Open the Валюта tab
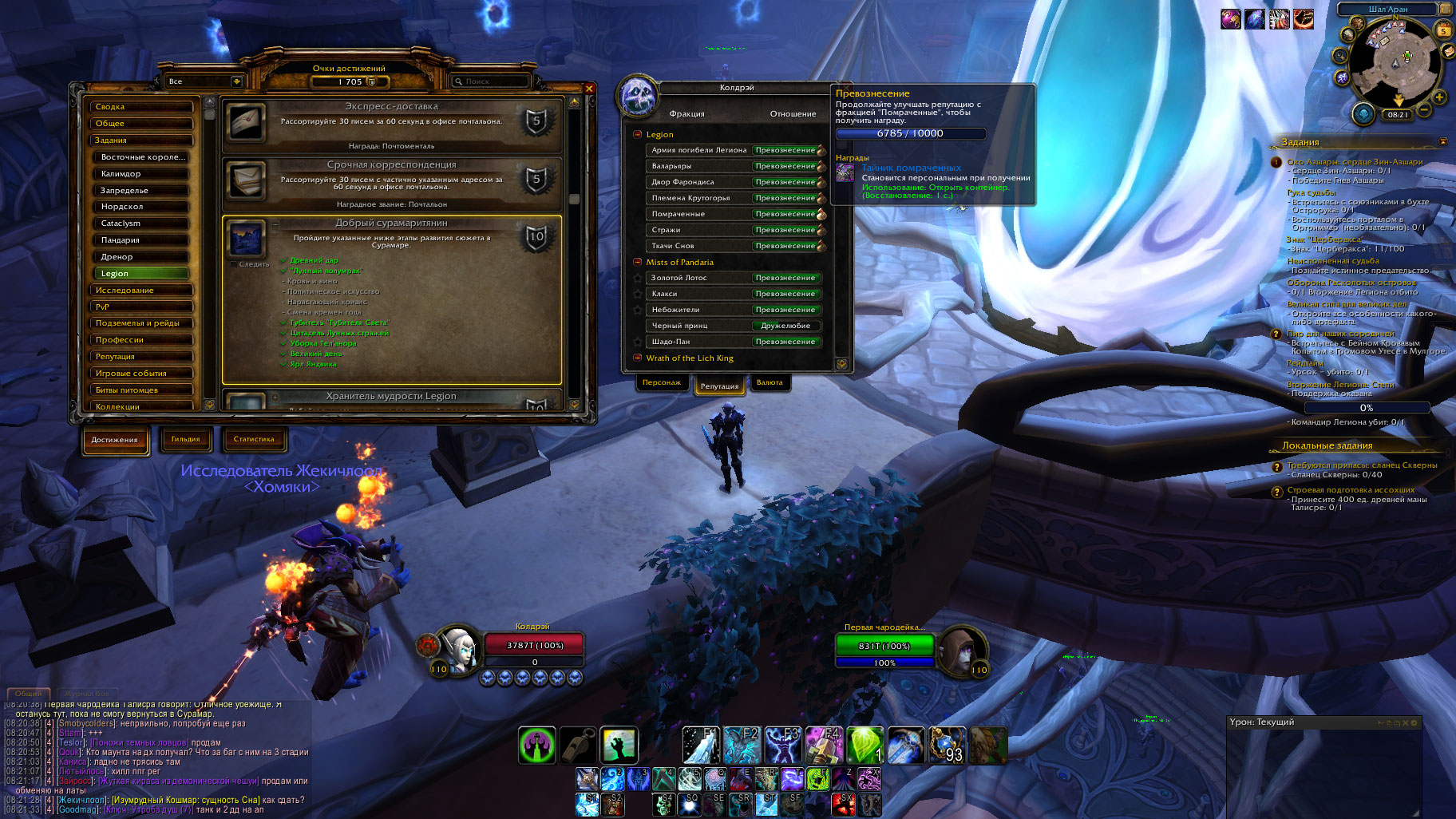The image size is (1456, 819). coord(770,383)
